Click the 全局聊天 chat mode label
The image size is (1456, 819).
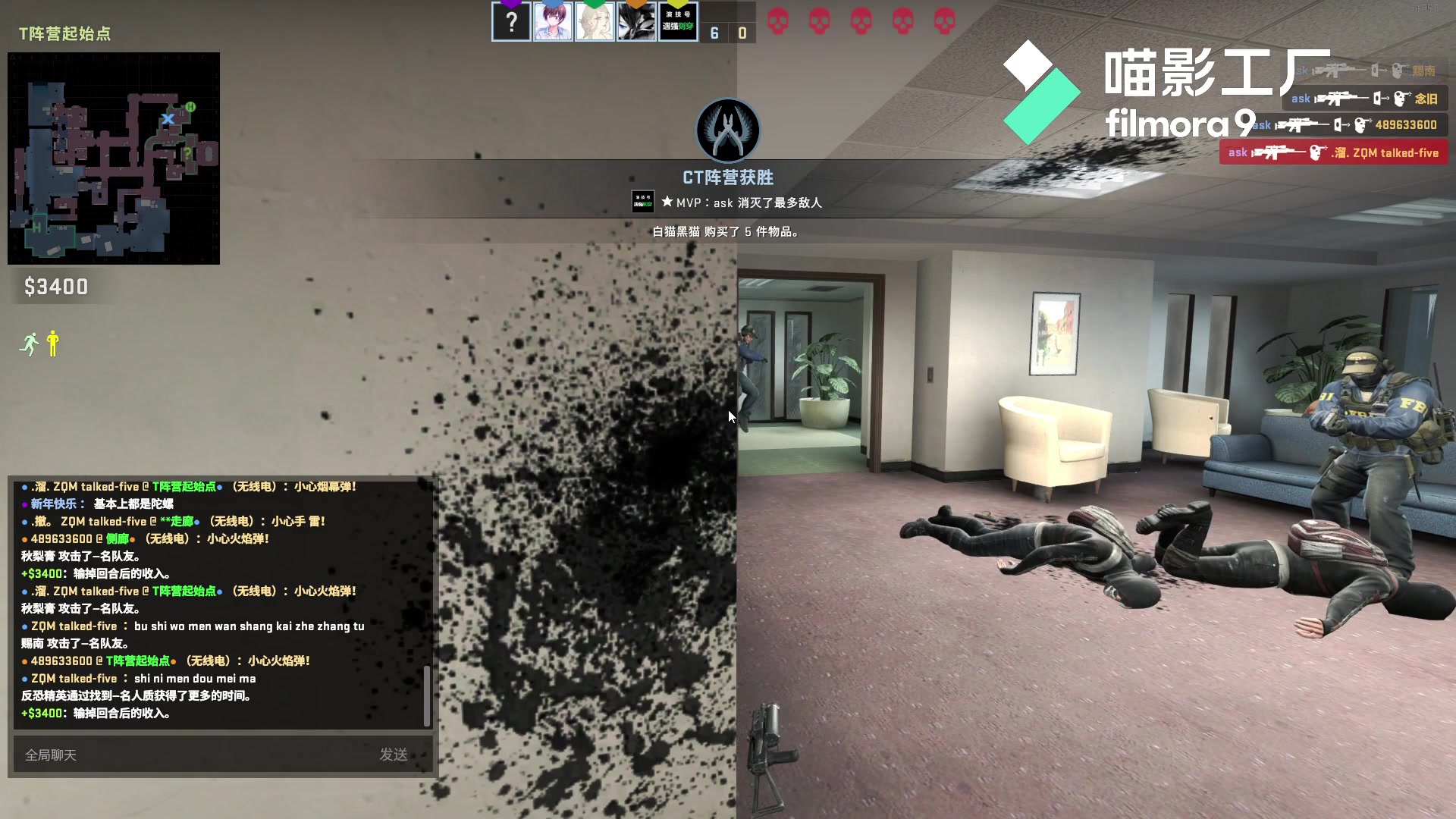50,755
